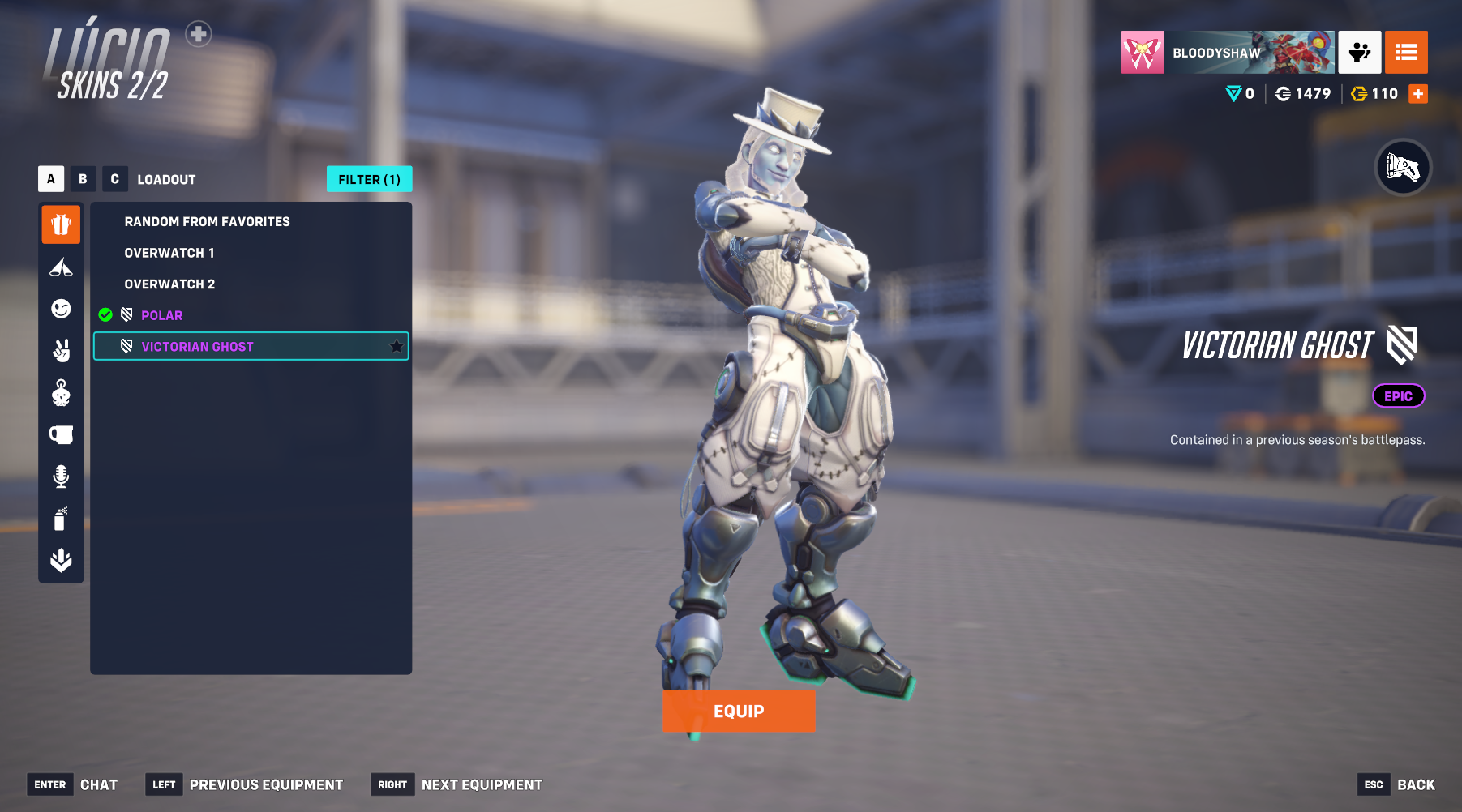Image resolution: width=1462 pixels, height=812 pixels.
Task: Expand the Overwatch 1 skins group
Action: click(x=169, y=253)
